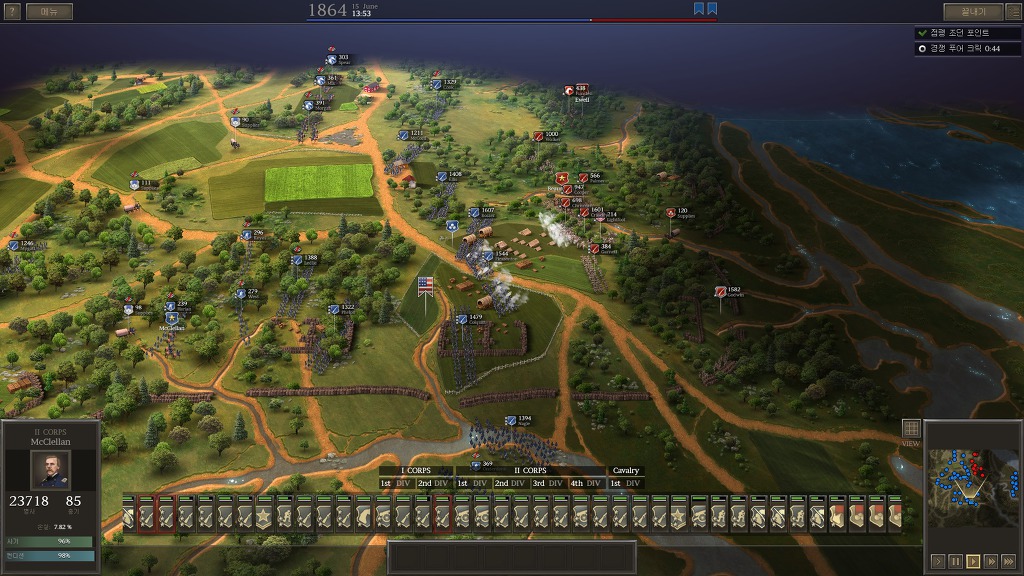Click the II CORPS header
This screenshot has width=1024, height=576.
pos(530,470)
